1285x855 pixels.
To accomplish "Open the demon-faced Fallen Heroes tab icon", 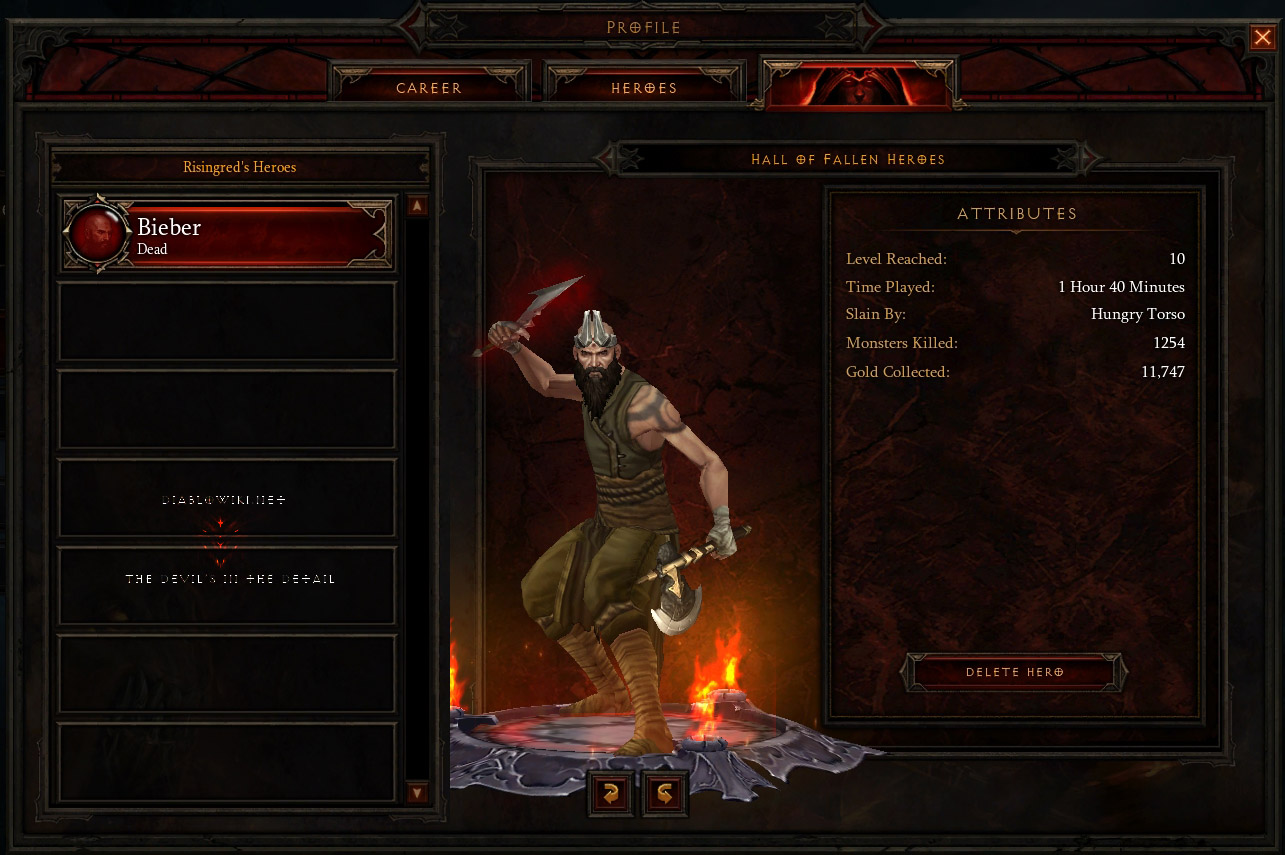I will (858, 84).
